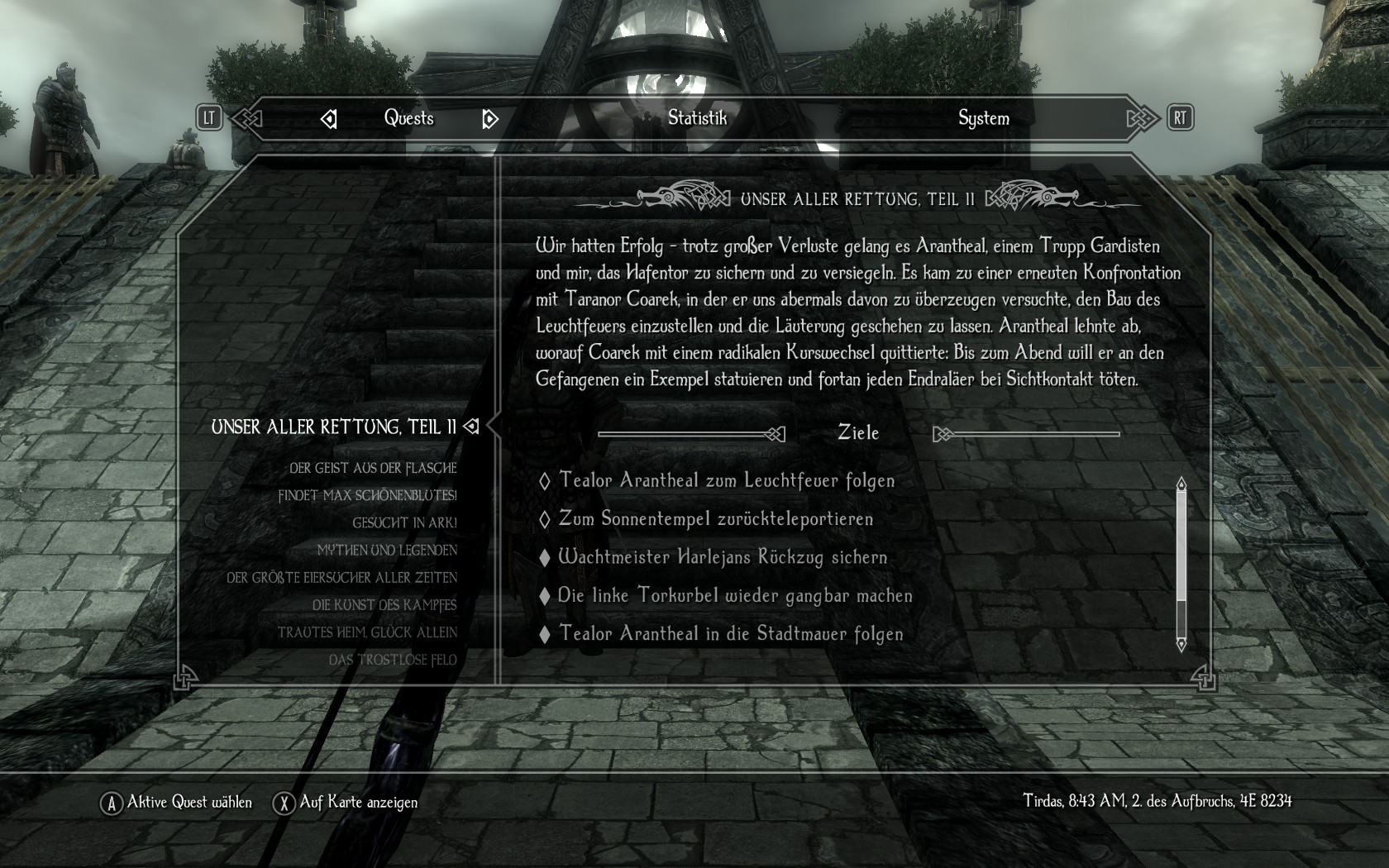This screenshot has width=1389, height=868.
Task: Switch to the System tab
Action: pyautogui.click(x=983, y=118)
